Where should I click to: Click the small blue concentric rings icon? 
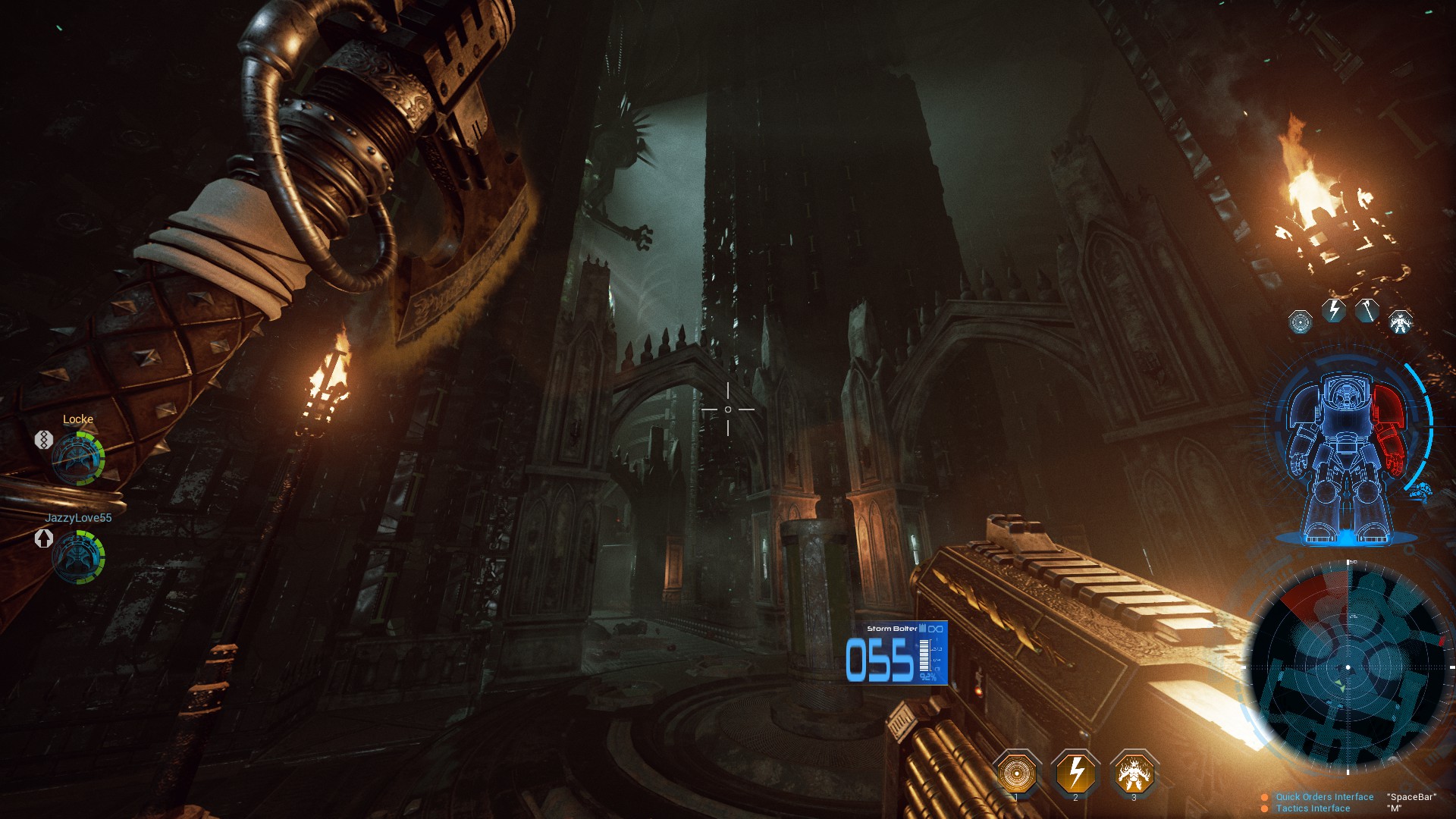(x=1301, y=322)
